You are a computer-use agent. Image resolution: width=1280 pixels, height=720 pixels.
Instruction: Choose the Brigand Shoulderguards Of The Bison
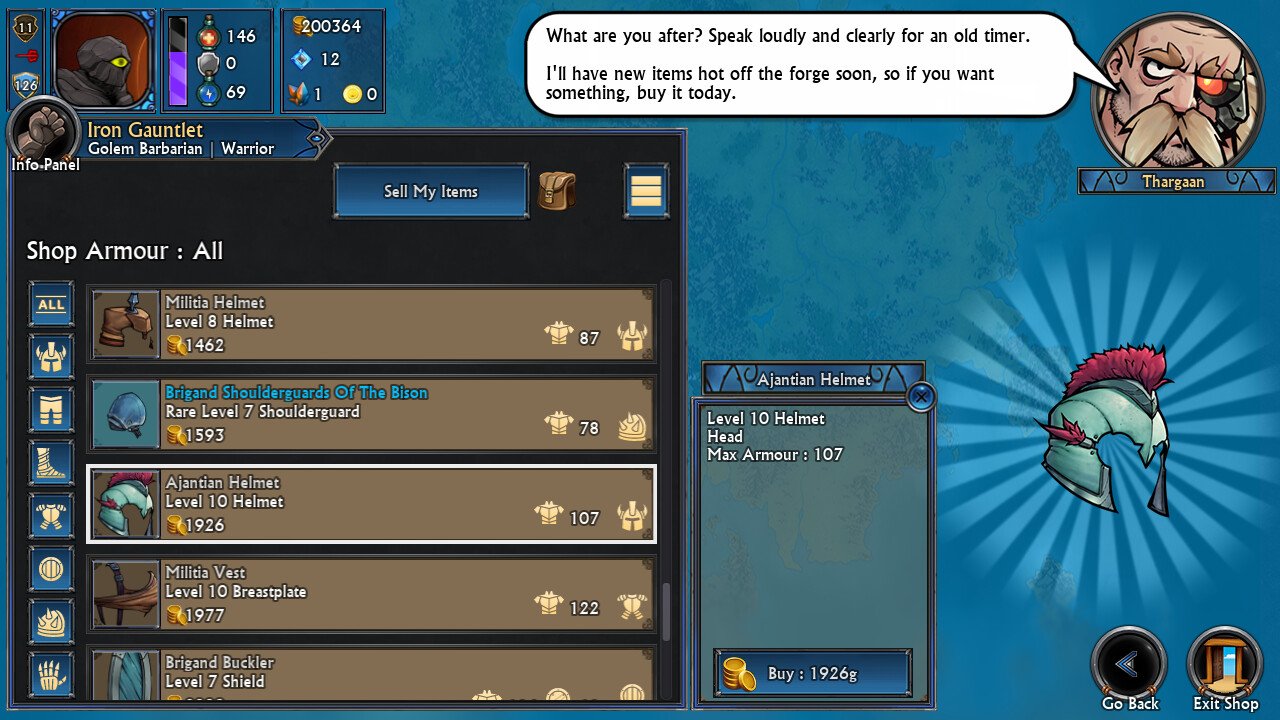click(371, 414)
